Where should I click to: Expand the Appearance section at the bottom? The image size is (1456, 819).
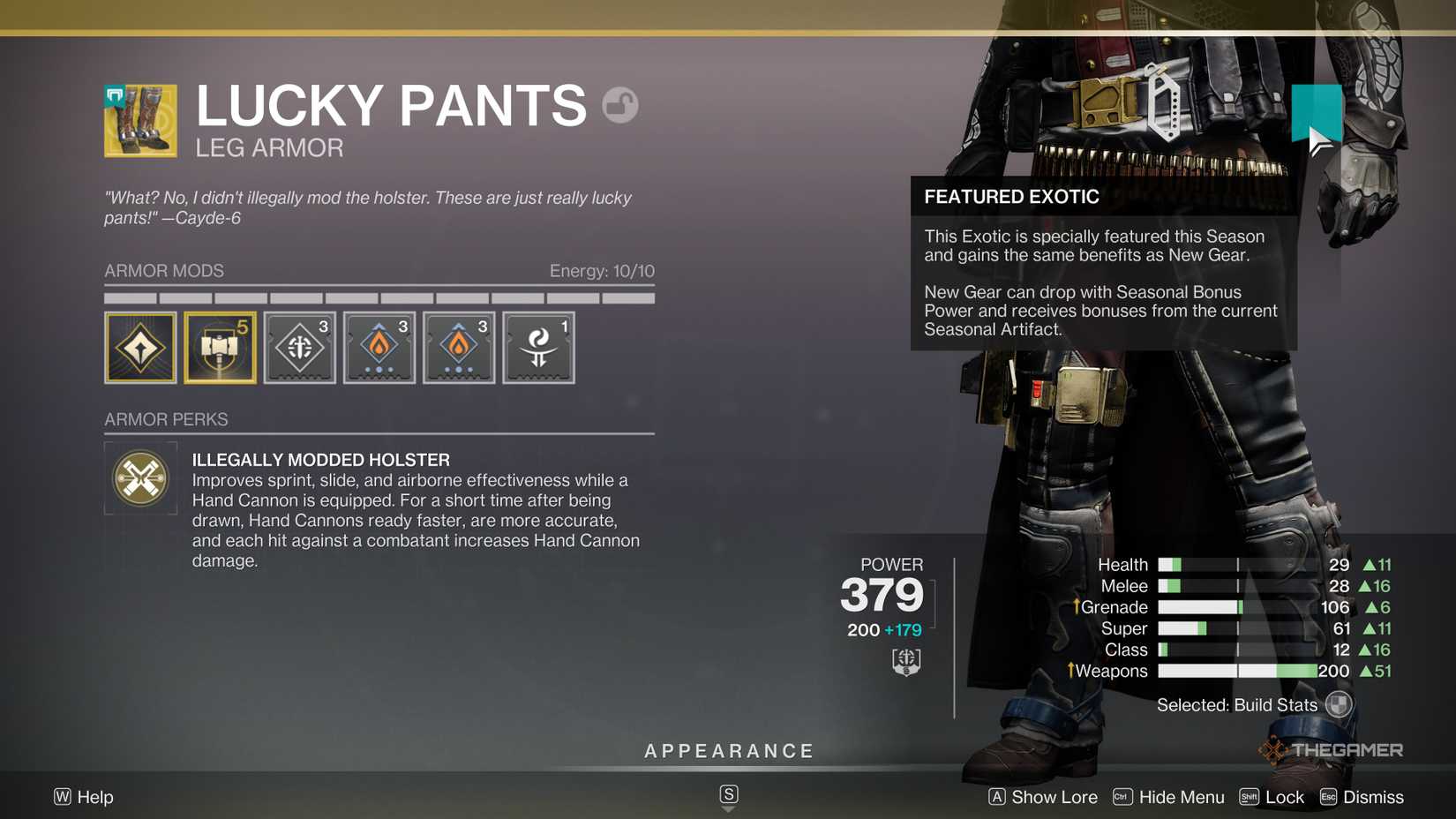[728, 751]
